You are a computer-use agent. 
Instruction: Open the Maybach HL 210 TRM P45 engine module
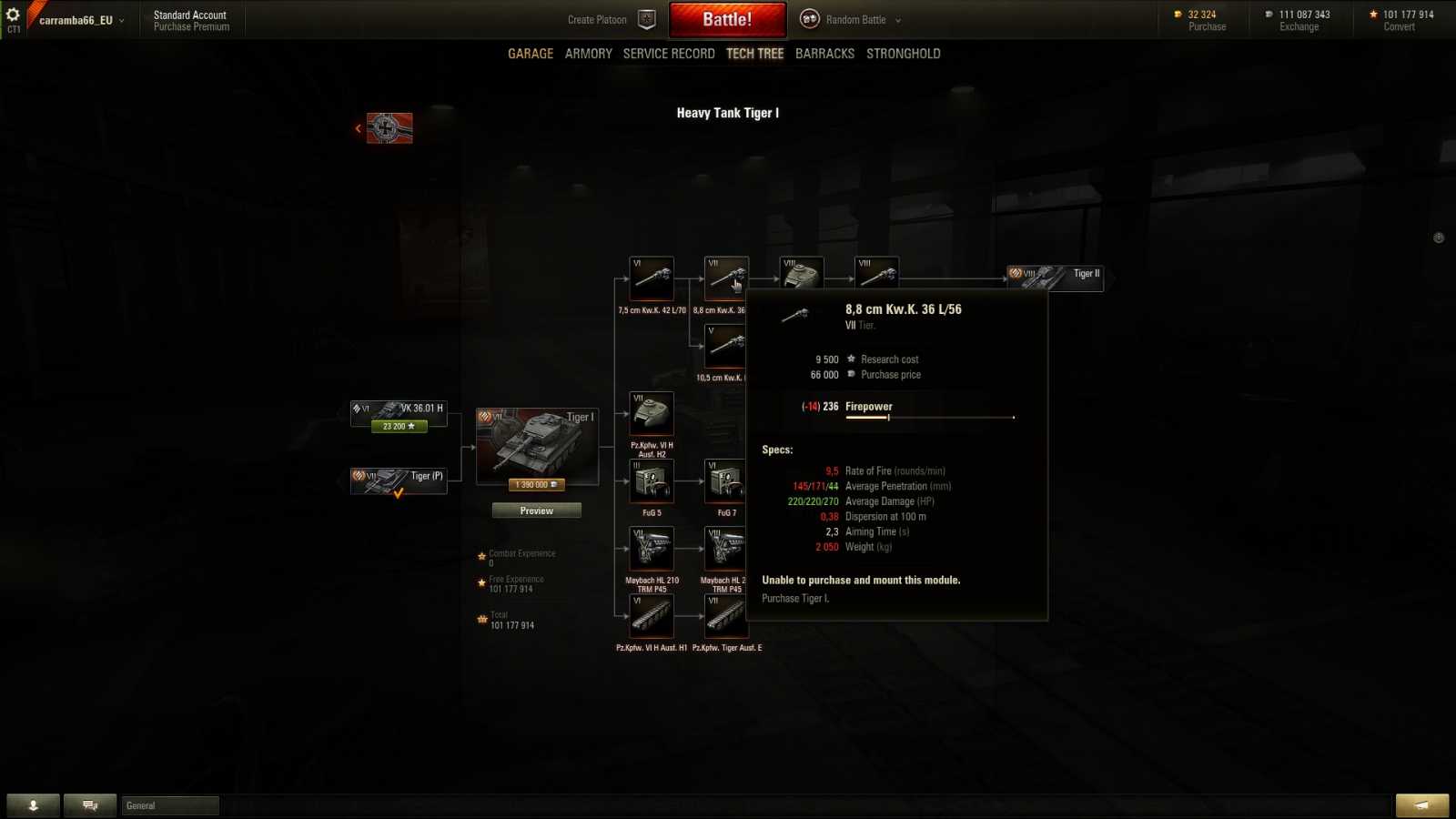[652, 549]
